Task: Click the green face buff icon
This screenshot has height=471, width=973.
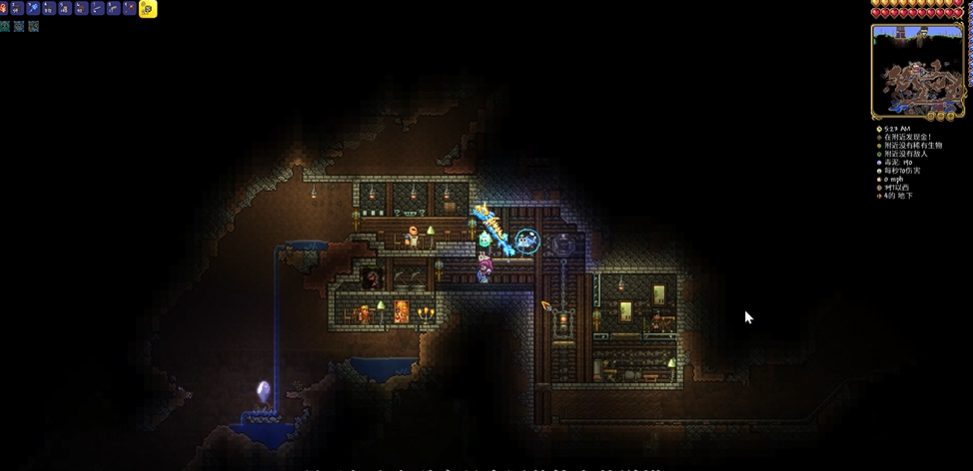Action: (5, 26)
